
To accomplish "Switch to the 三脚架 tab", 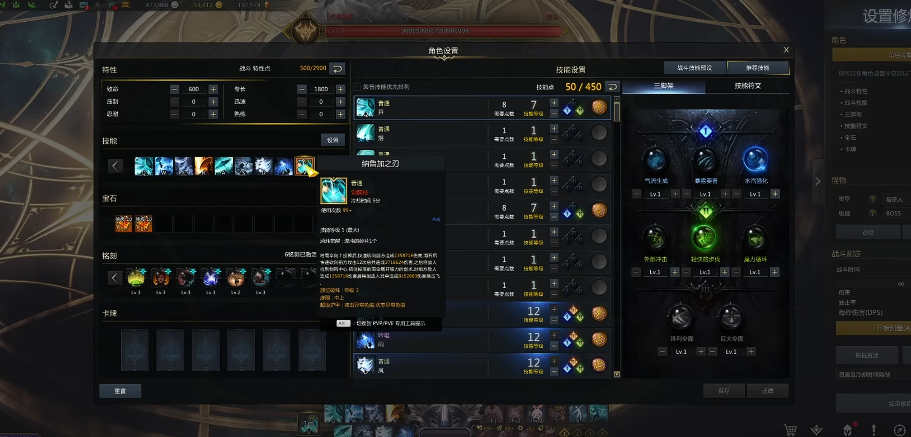I will click(662, 87).
